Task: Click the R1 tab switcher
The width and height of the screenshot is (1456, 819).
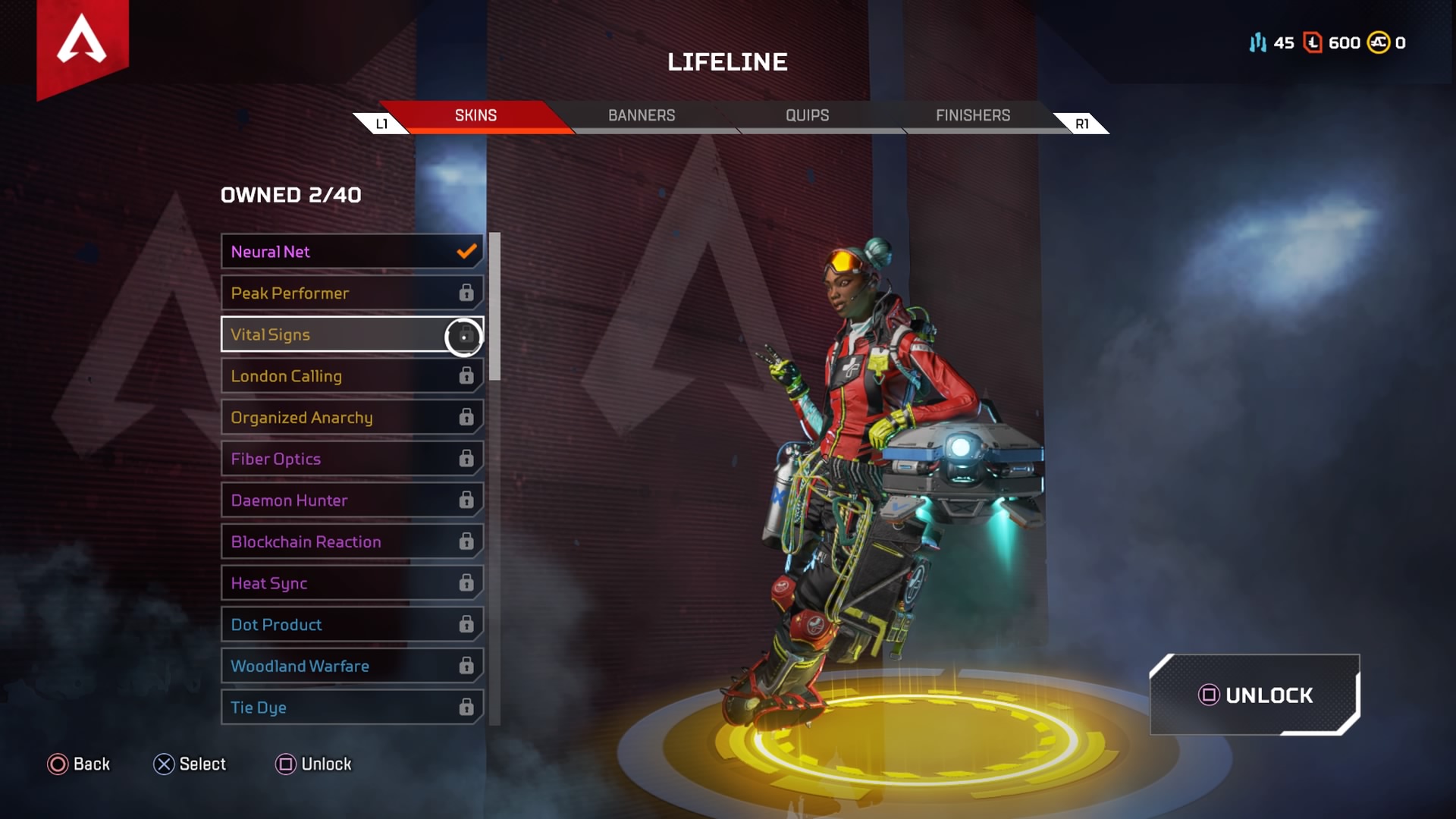Action: point(1081,122)
